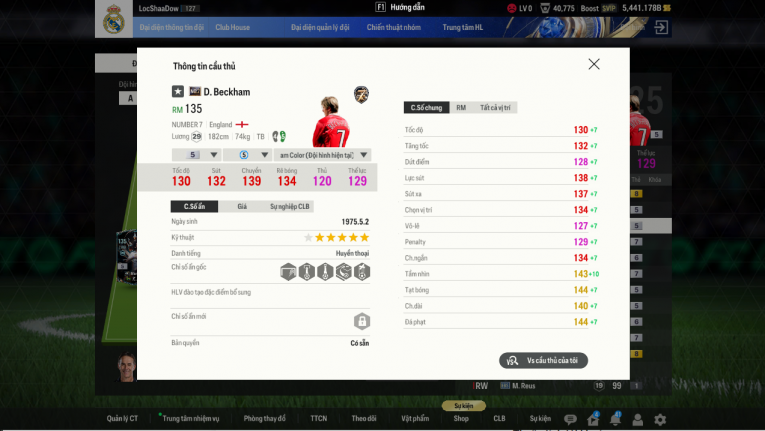Open the team color dropdown
This screenshot has height=431, width=765.
pyautogui.click(x=322, y=155)
